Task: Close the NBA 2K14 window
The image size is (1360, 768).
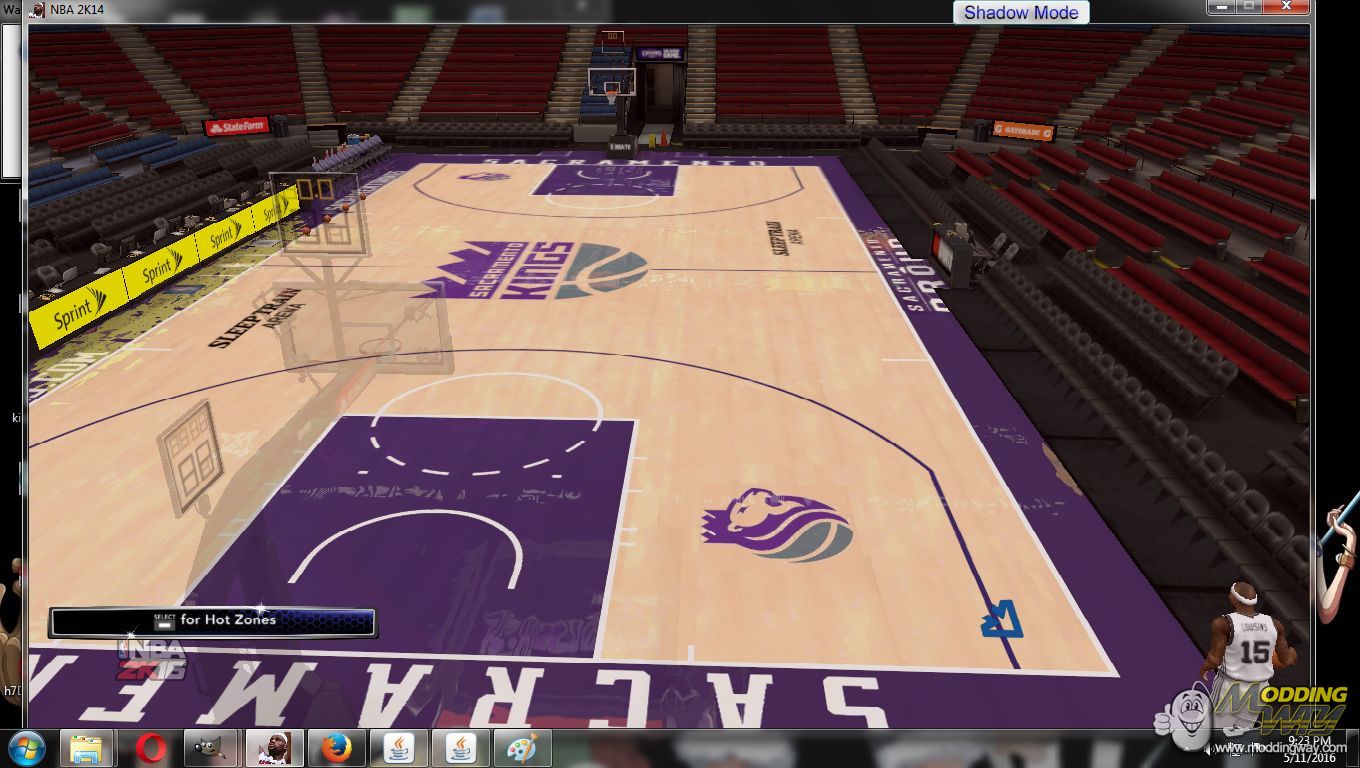Action: click(x=1287, y=7)
